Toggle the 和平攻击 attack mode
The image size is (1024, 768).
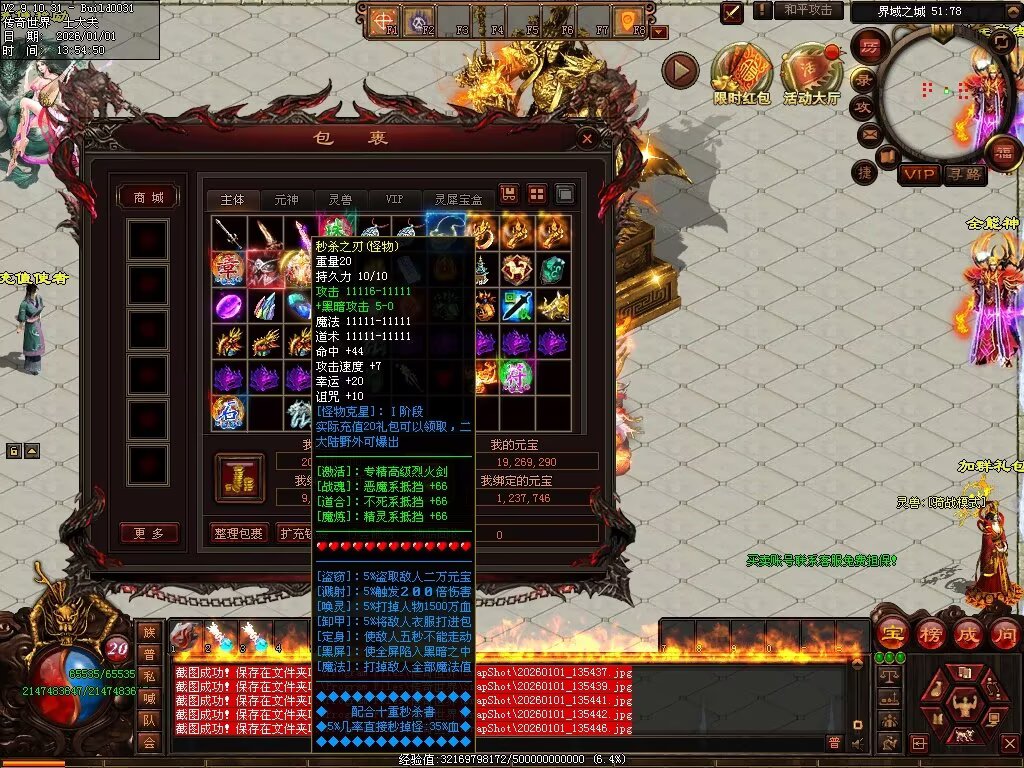(x=807, y=10)
